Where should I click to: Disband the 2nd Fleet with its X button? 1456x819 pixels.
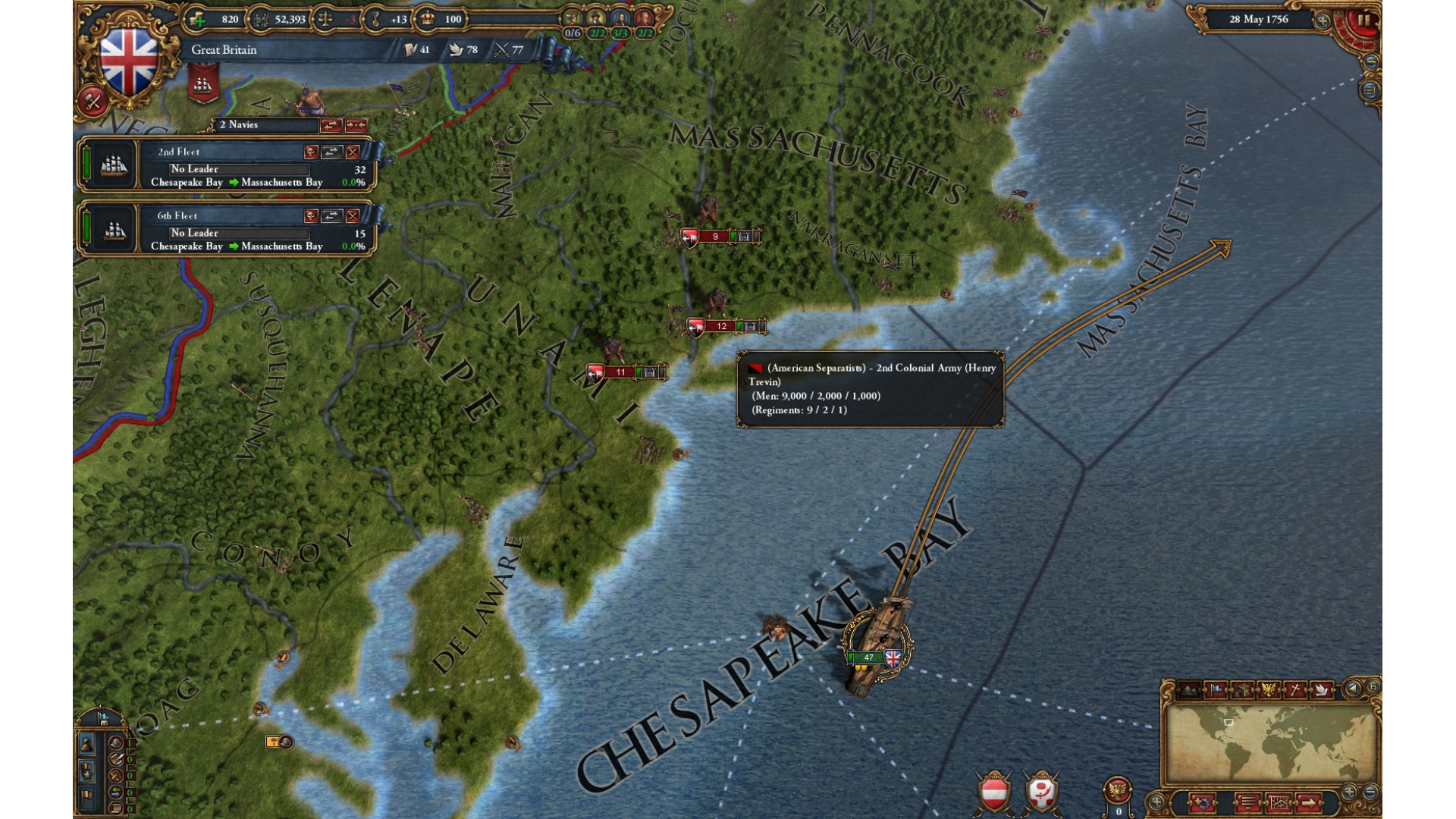tap(353, 152)
